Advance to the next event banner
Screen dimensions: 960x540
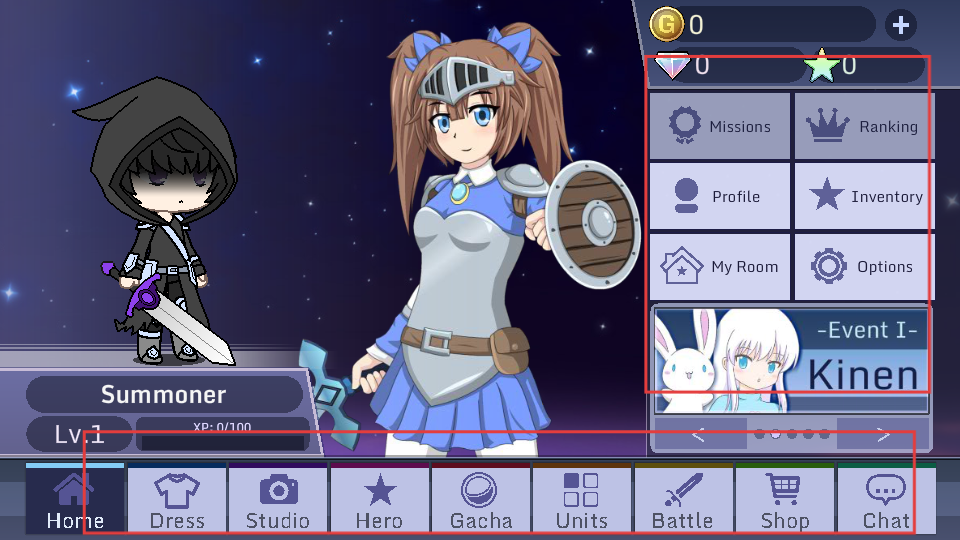(x=882, y=434)
